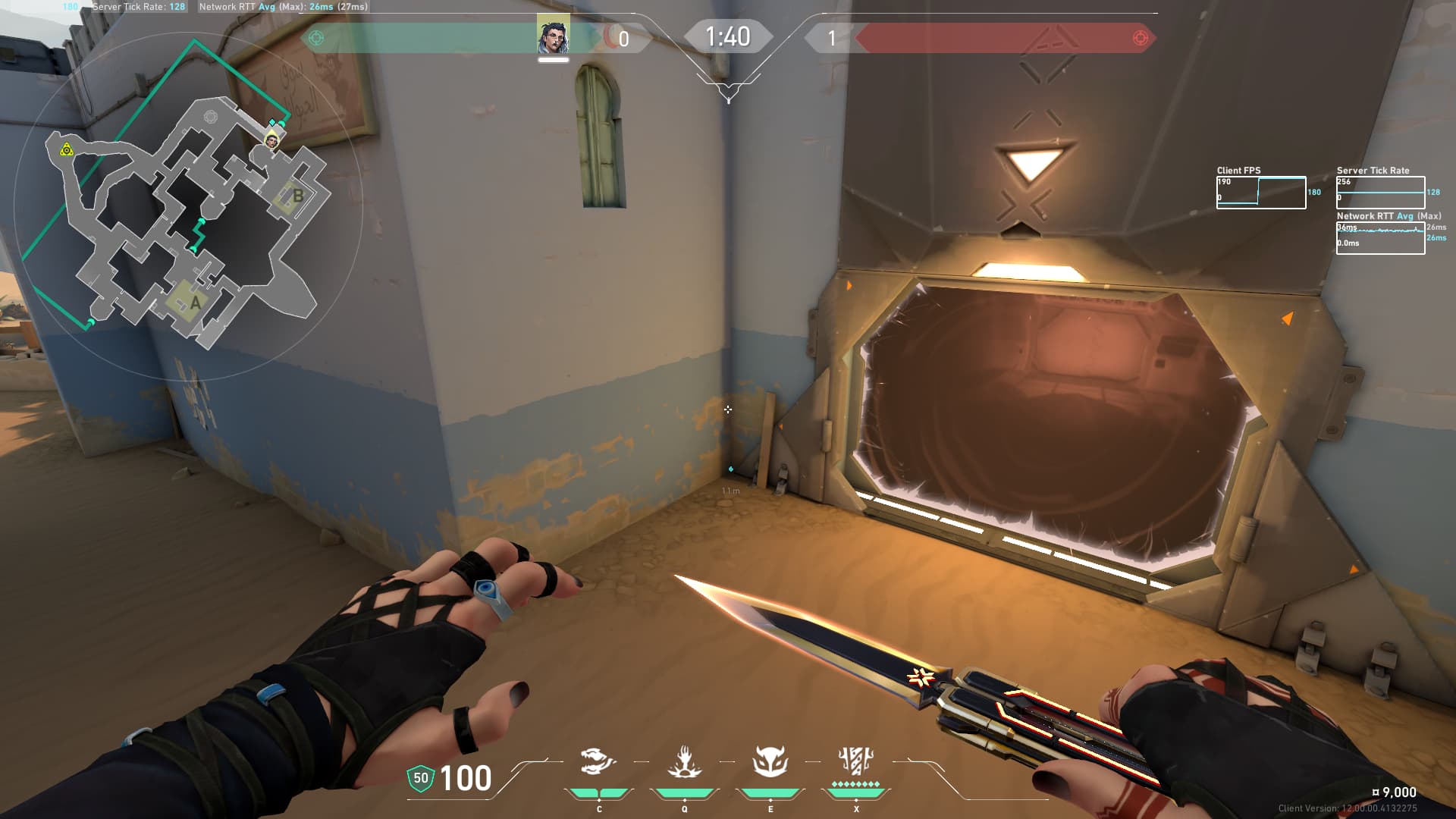1456x819 pixels.
Task: Trigger the Nightfall ultimate icon
Action: pyautogui.click(x=856, y=760)
